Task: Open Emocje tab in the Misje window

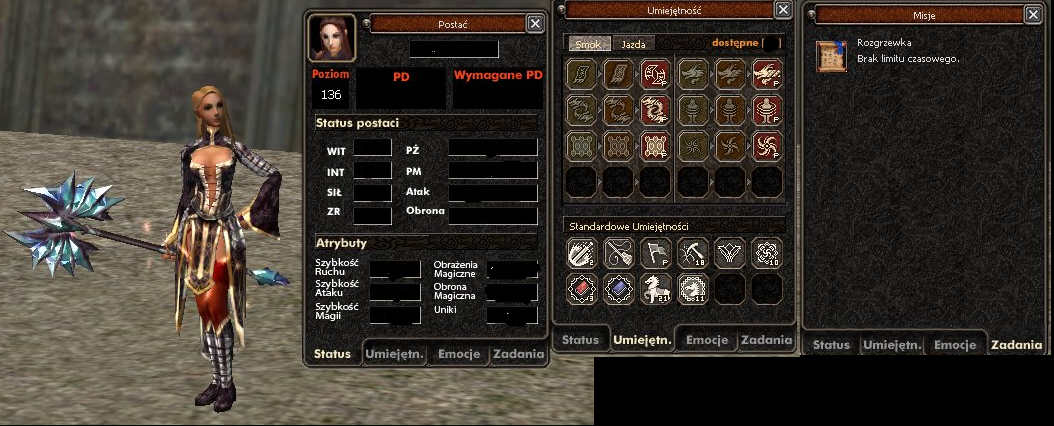Action: tap(955, 345)
